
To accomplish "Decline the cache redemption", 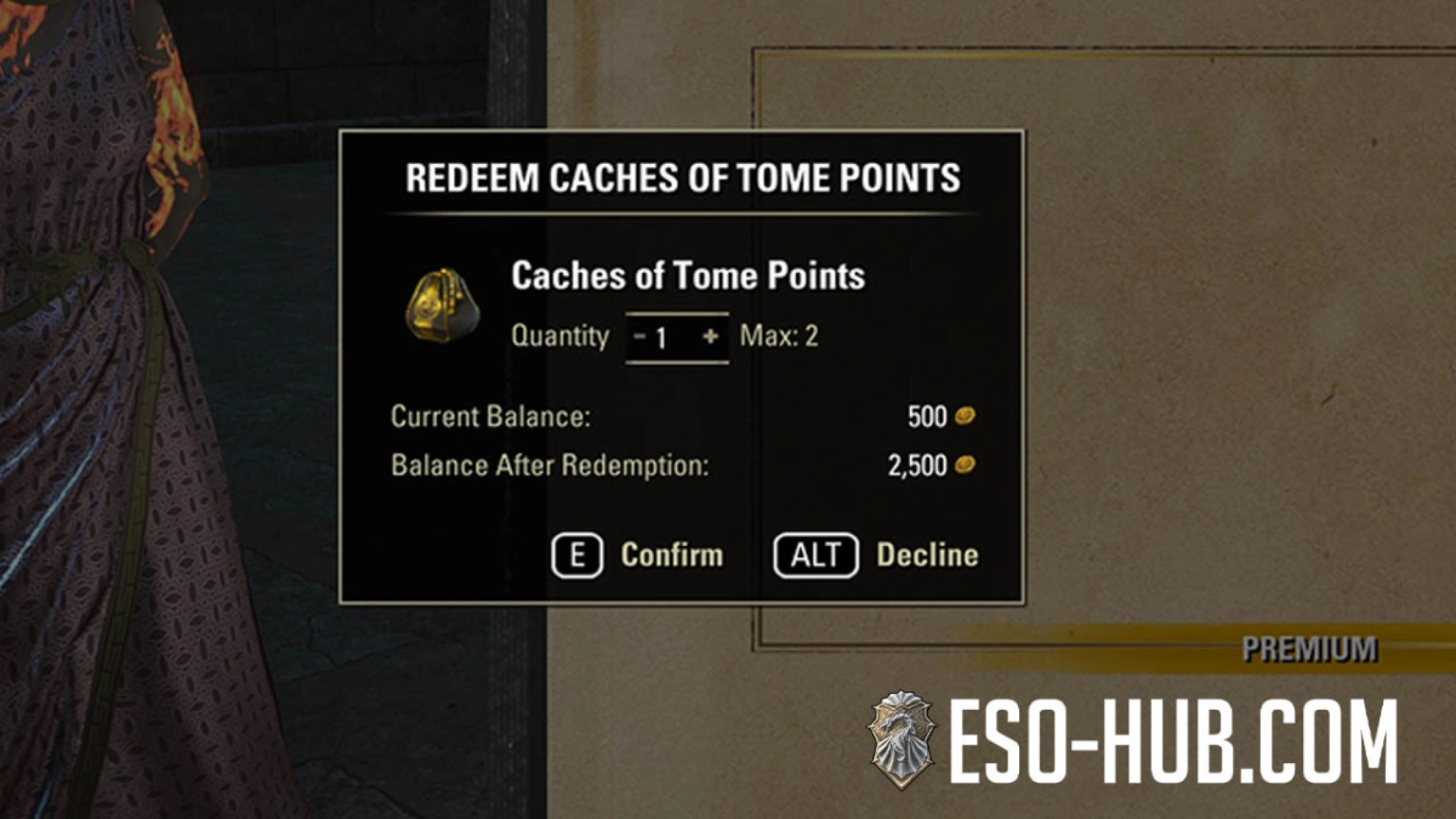I will point(927,554).
